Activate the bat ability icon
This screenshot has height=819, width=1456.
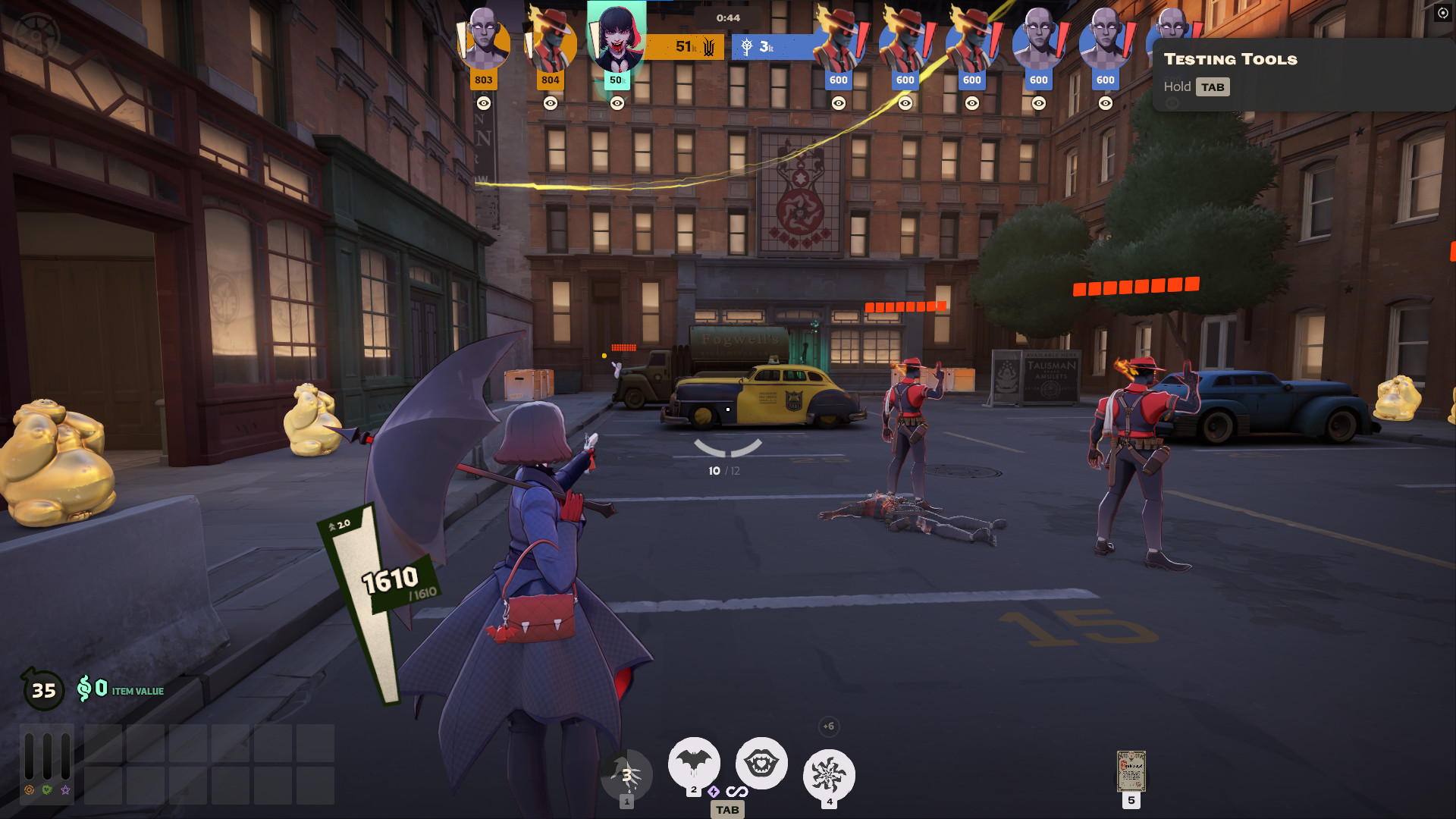[x=693, y=762]
